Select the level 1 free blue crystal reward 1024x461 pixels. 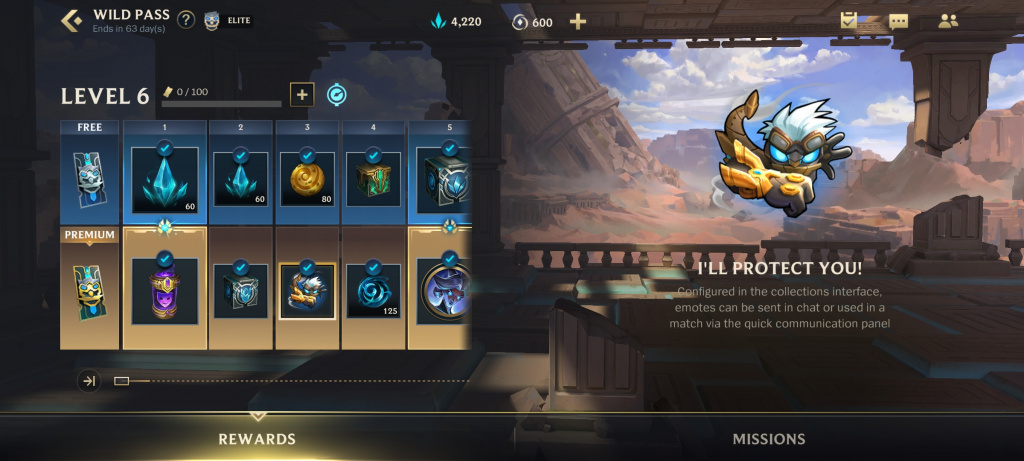[165, 180]
